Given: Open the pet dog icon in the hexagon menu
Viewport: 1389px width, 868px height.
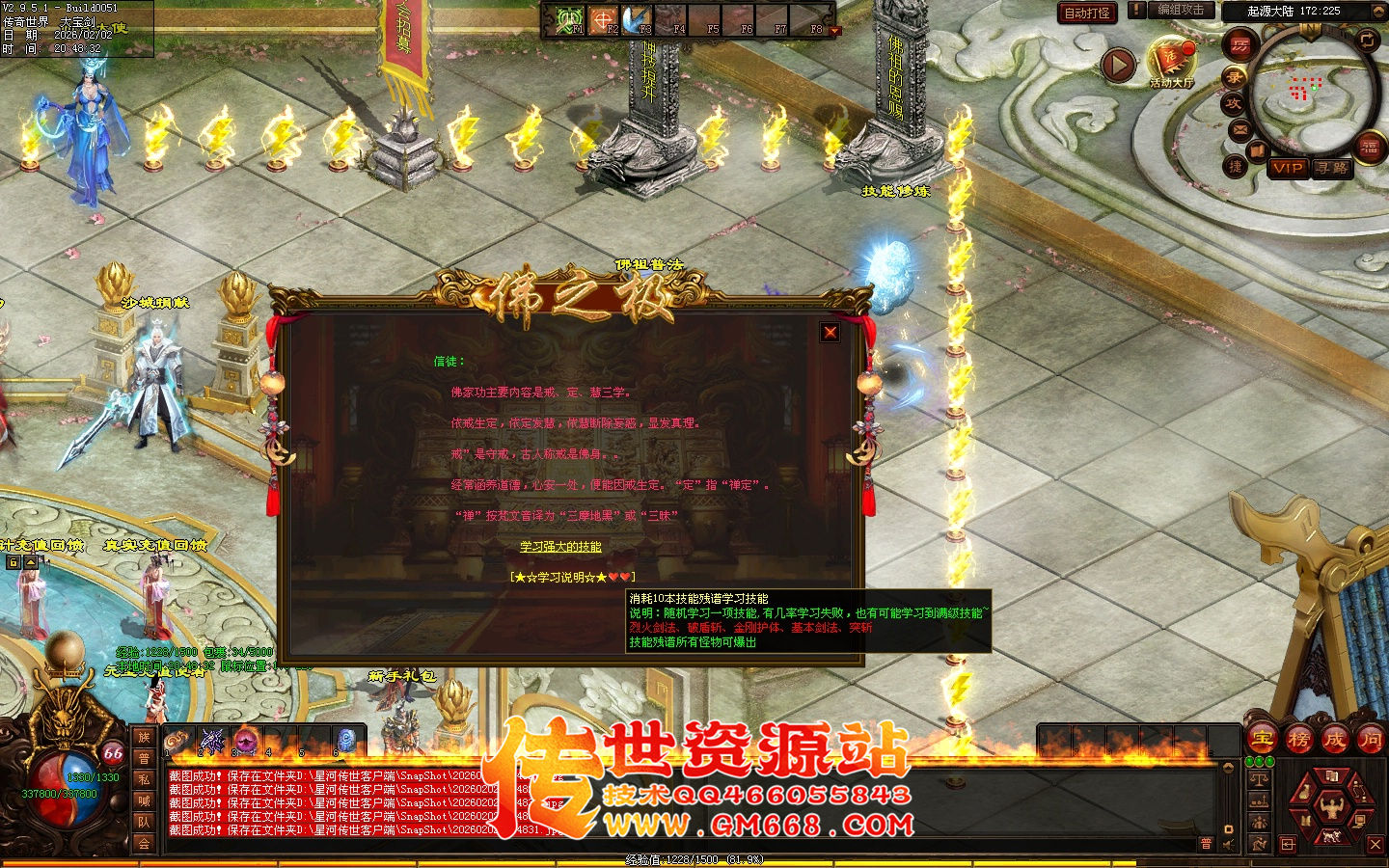Looking at the screenshot, I should (x=1330, y=837).
